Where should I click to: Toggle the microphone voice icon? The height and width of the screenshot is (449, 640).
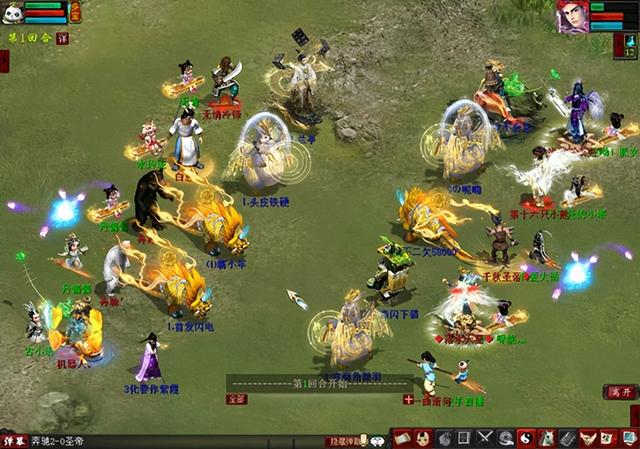[x=364, y=440]
